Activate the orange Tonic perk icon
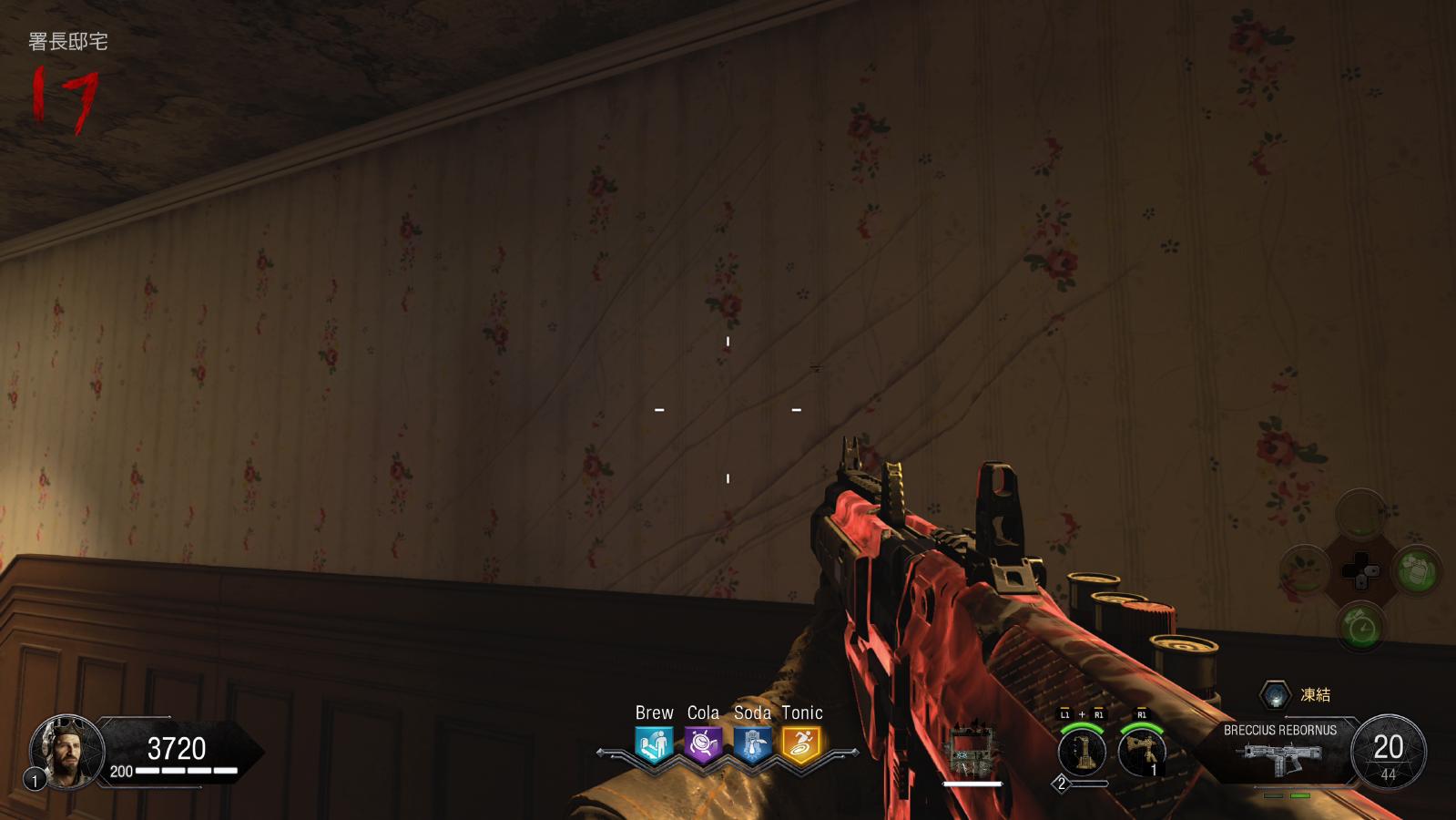This screenshot has height=820, width=1456. pos(801,744)
